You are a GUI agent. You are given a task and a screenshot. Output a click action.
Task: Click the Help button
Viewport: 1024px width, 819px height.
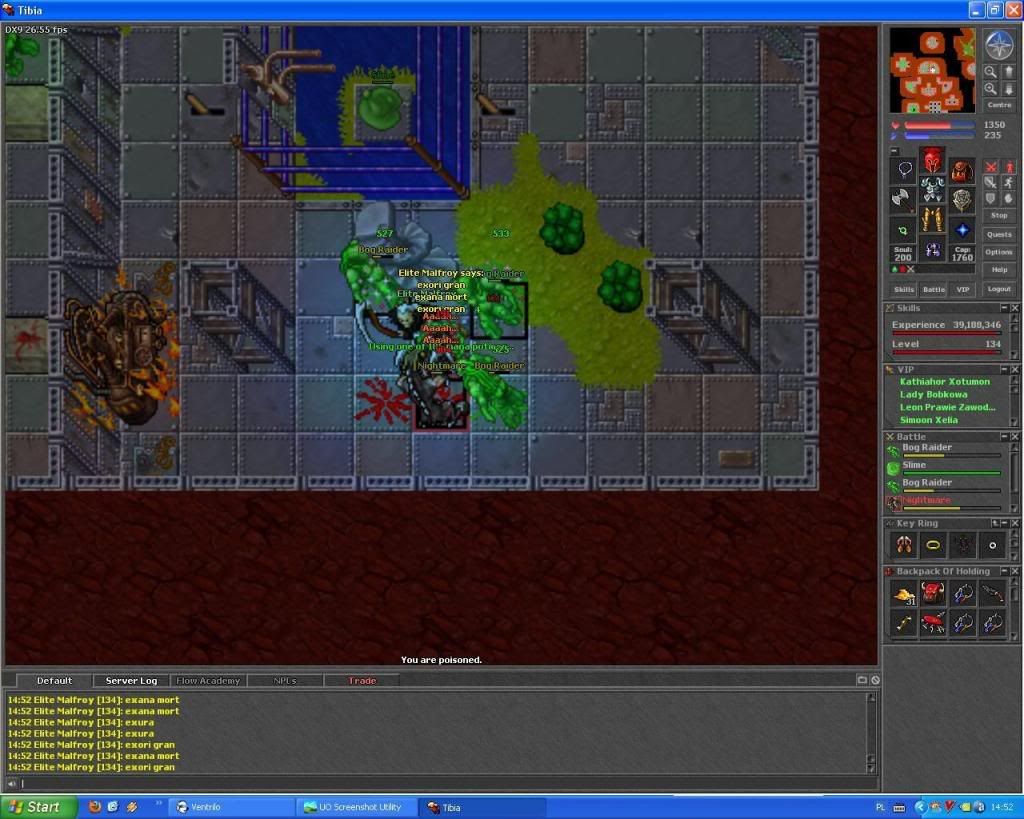point(999,270)
